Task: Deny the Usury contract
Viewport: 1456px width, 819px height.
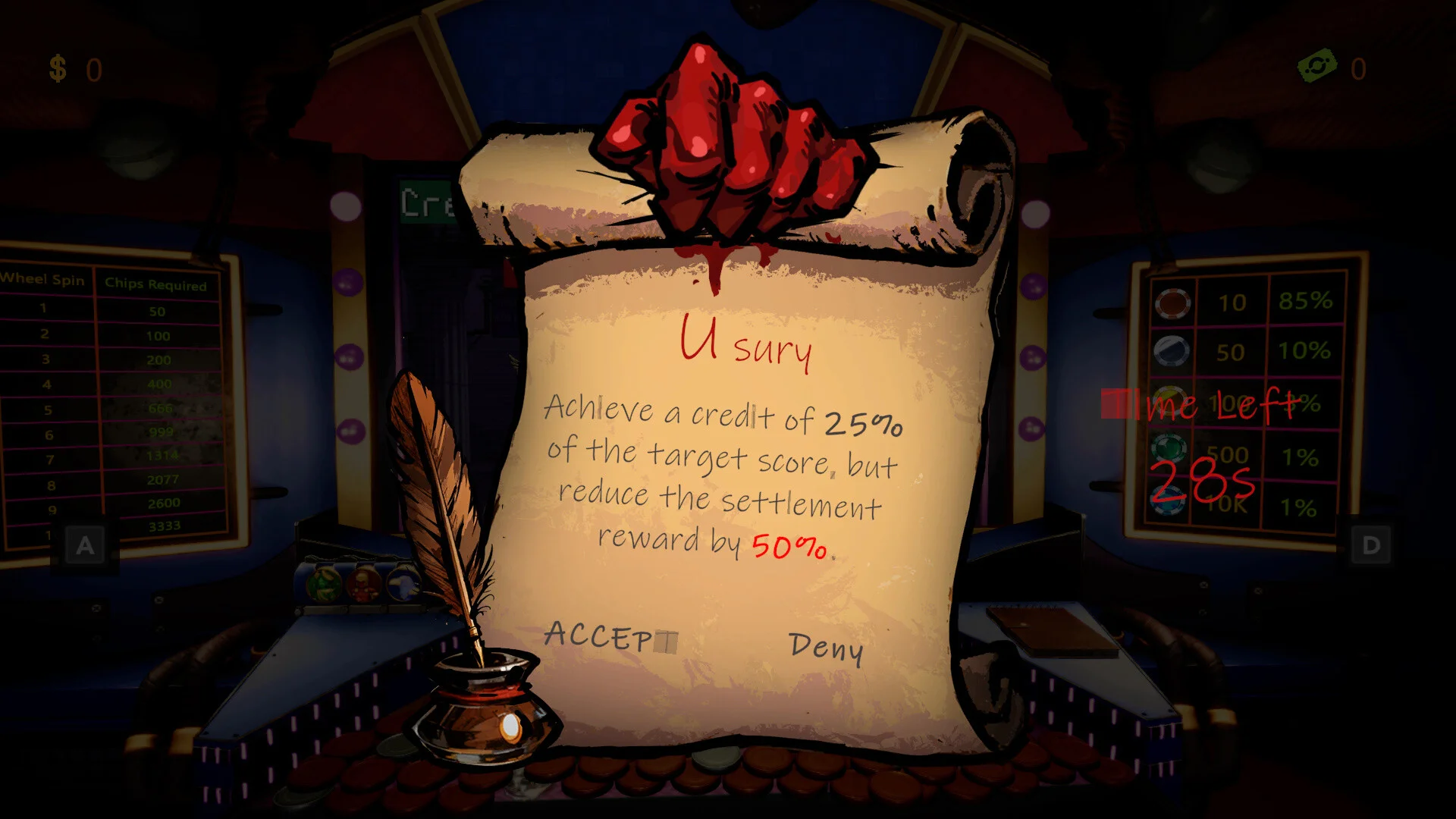Action: click(x=826, y=647)
